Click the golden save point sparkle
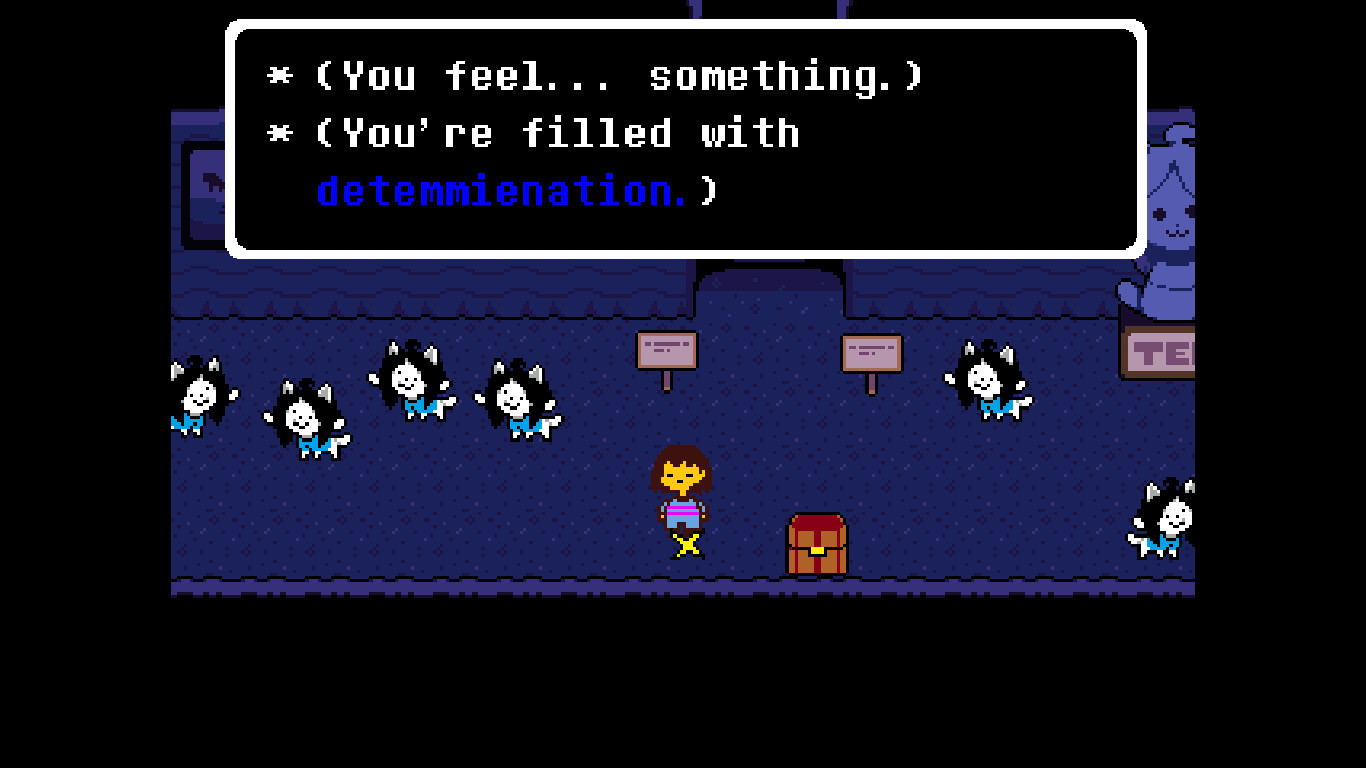This screenshot has height=768, width=1366. 685,545
